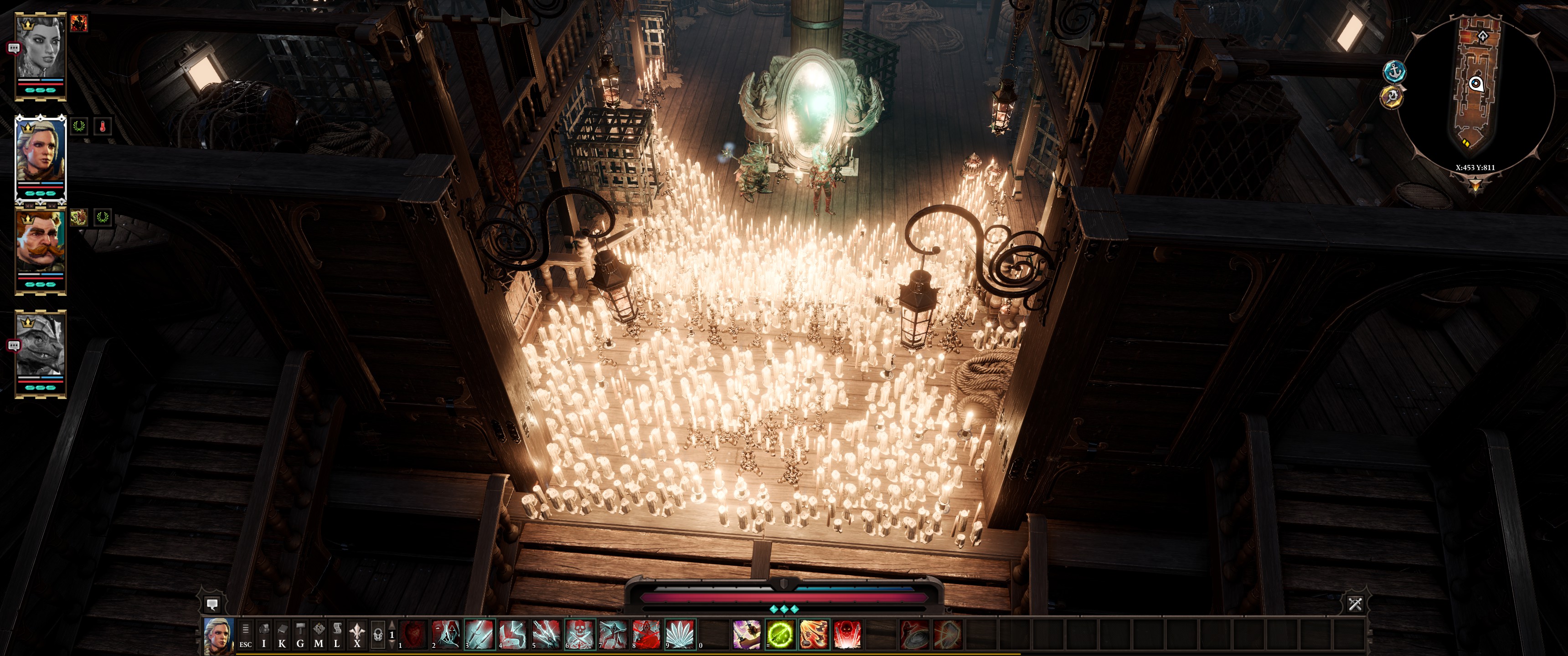This screenshot has height=656, width=1568.
Task: Open the inventory with the I icon
Action: tap(264, 635)
